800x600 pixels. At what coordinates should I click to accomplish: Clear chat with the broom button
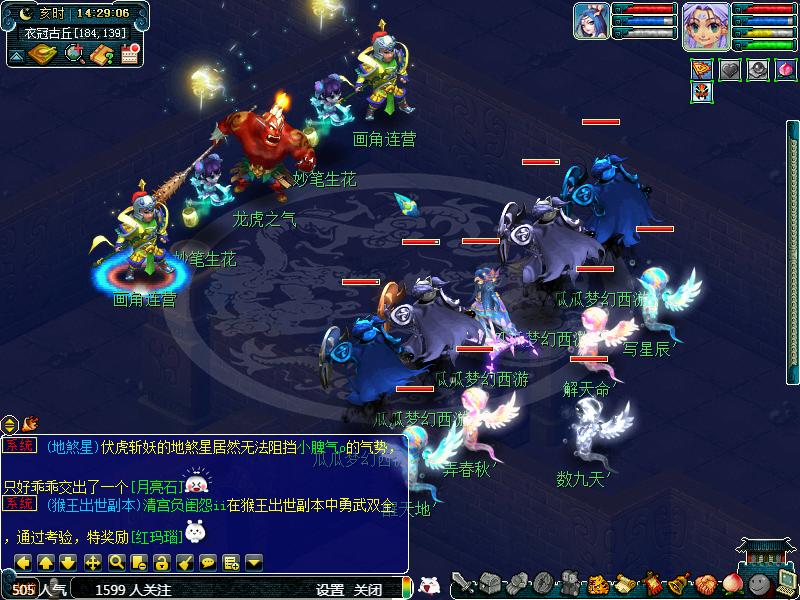(186, 562)
